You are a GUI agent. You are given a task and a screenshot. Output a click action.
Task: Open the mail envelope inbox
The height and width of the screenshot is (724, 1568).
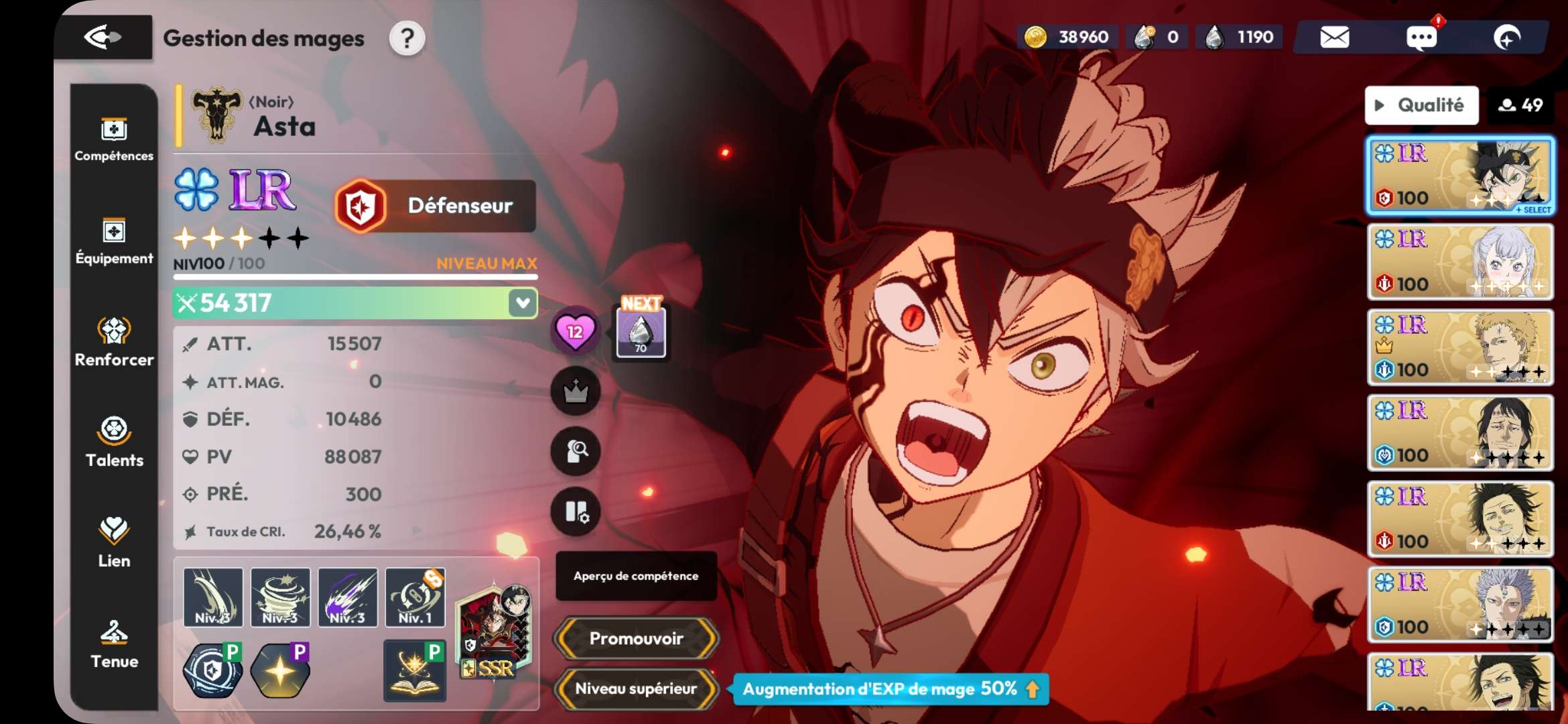[1334, 38]
